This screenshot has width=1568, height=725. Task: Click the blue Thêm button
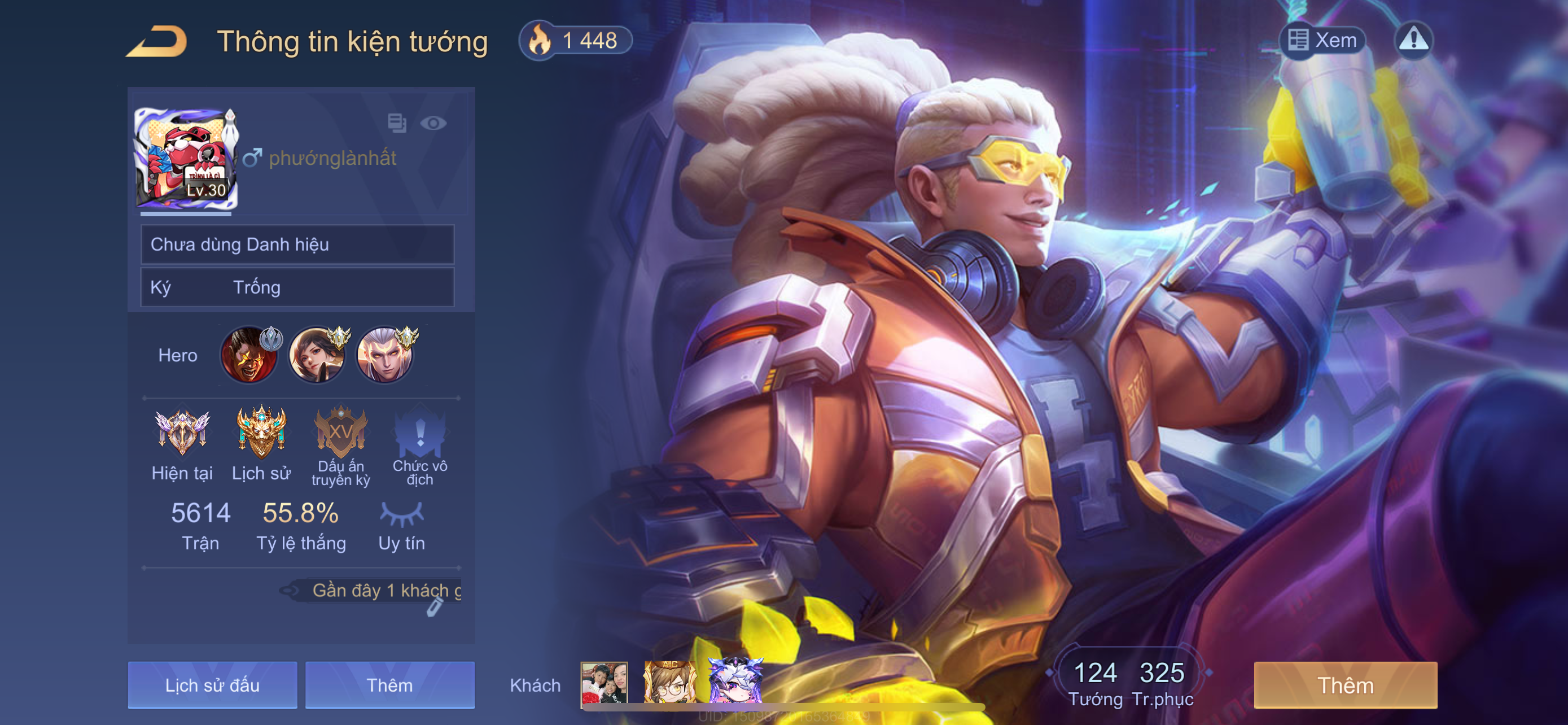[389, 685]
